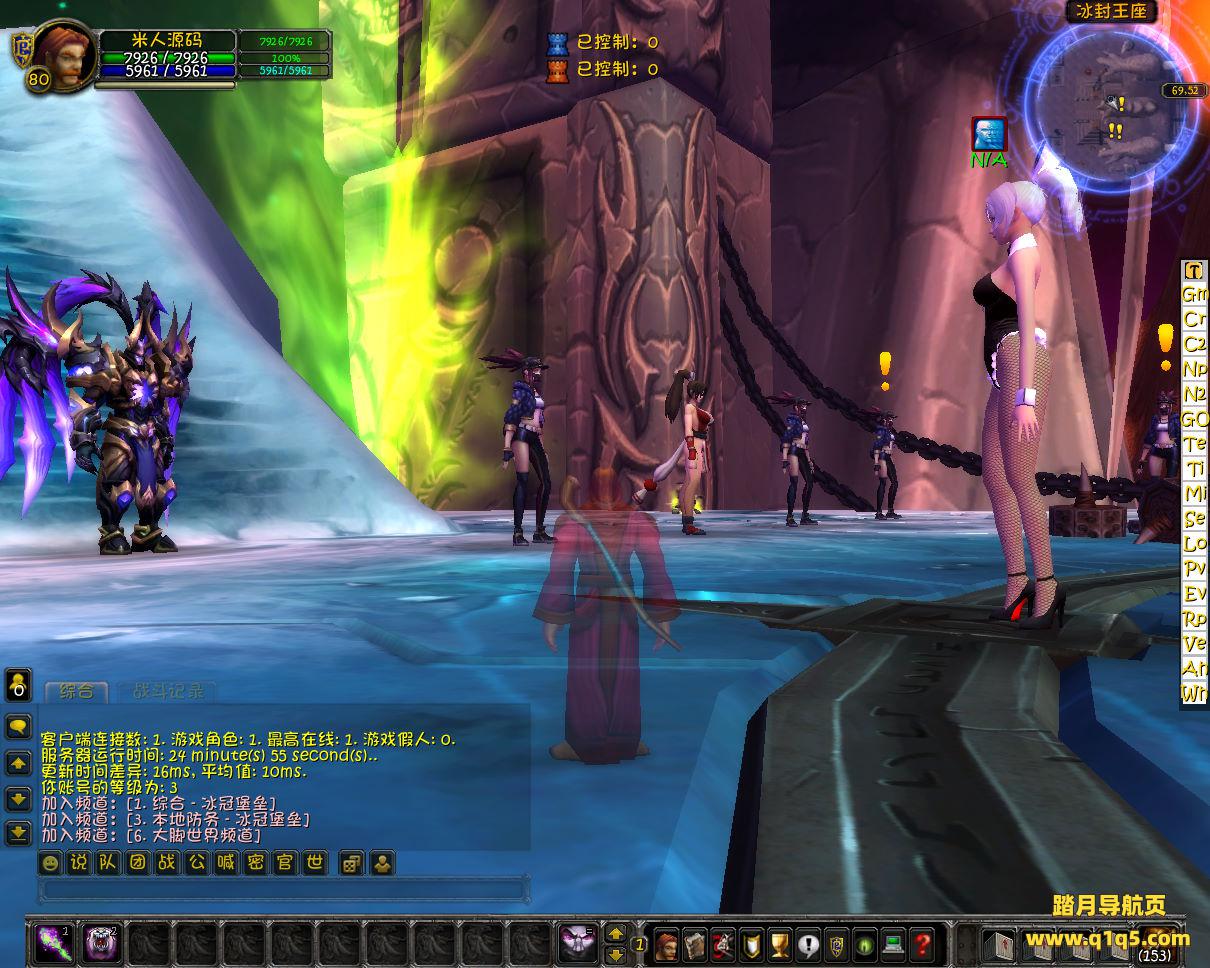Open the smiley emote button

(x=50, y=862)
